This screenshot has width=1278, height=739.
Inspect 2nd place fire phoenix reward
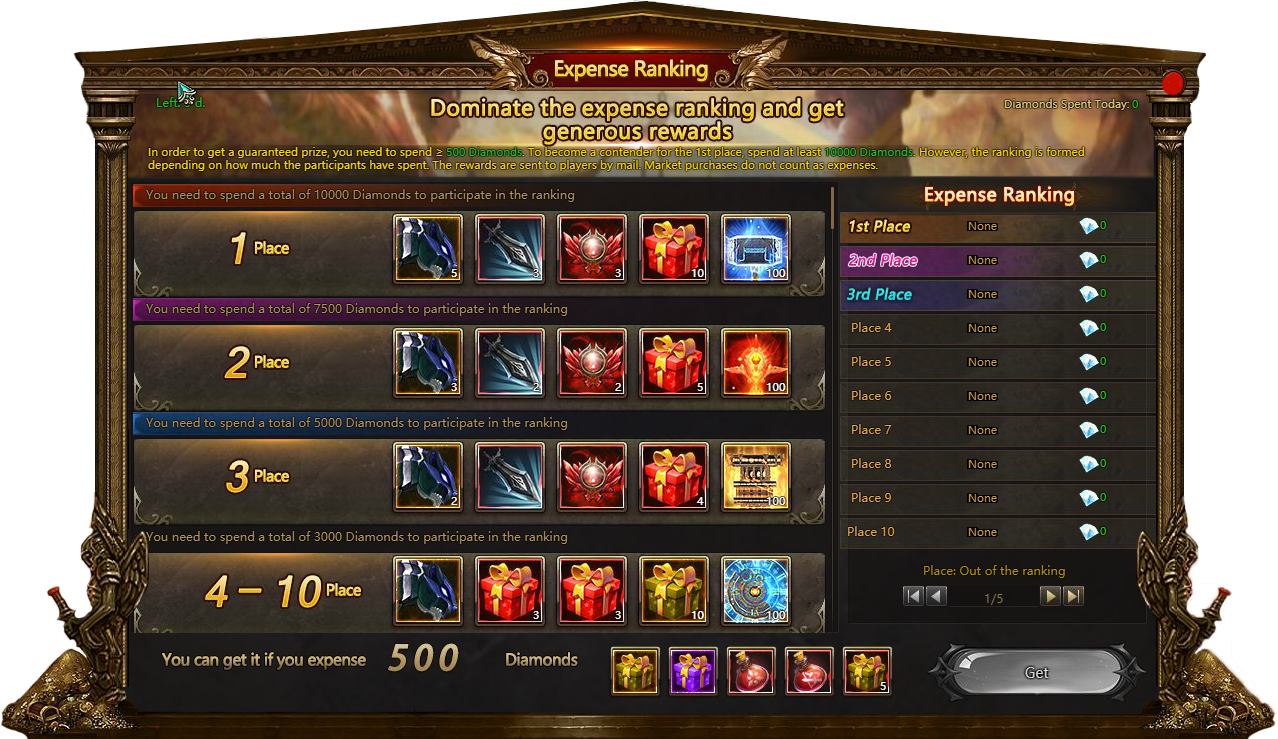click(x=755, y=362)
